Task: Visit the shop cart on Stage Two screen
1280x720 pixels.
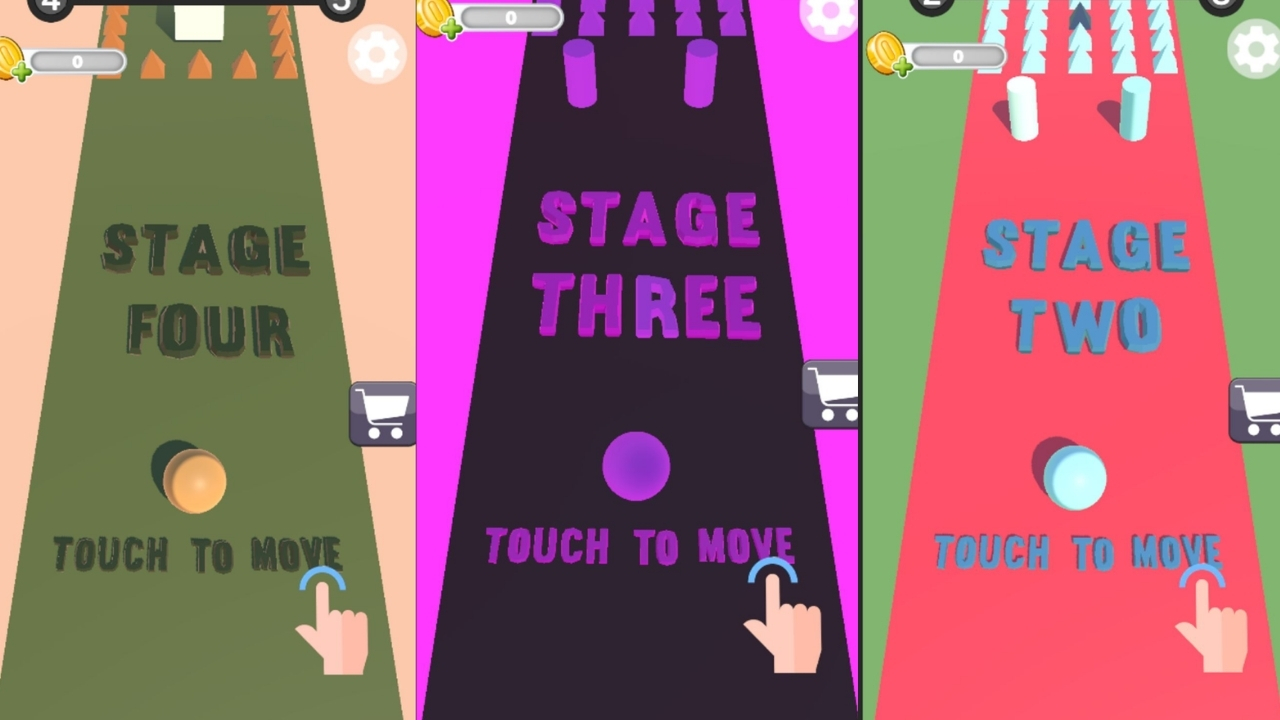Action: click(1255, 409)
